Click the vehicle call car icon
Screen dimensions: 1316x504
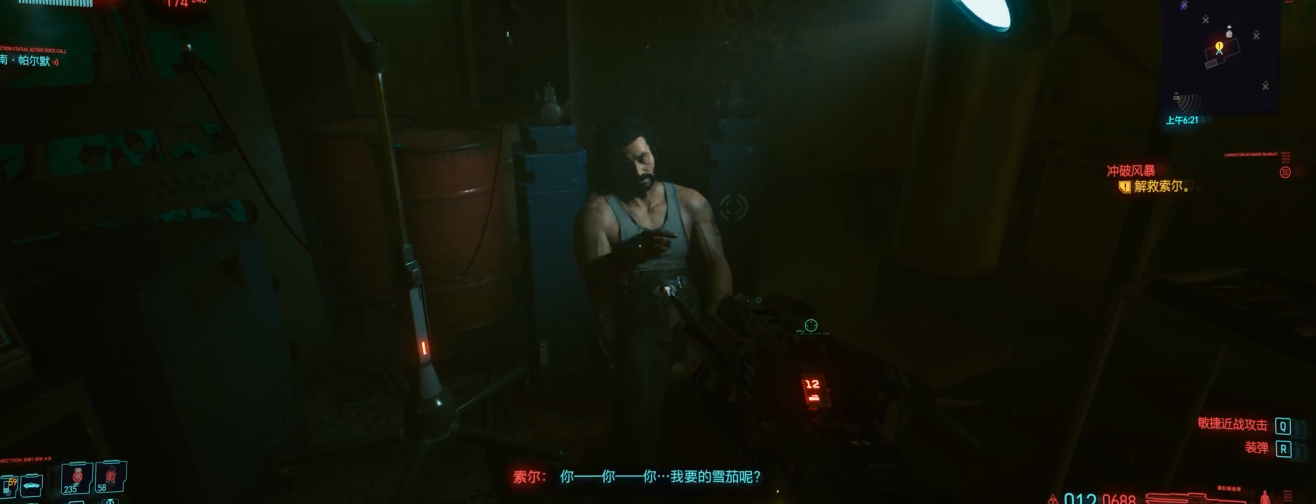pos(30,487)
